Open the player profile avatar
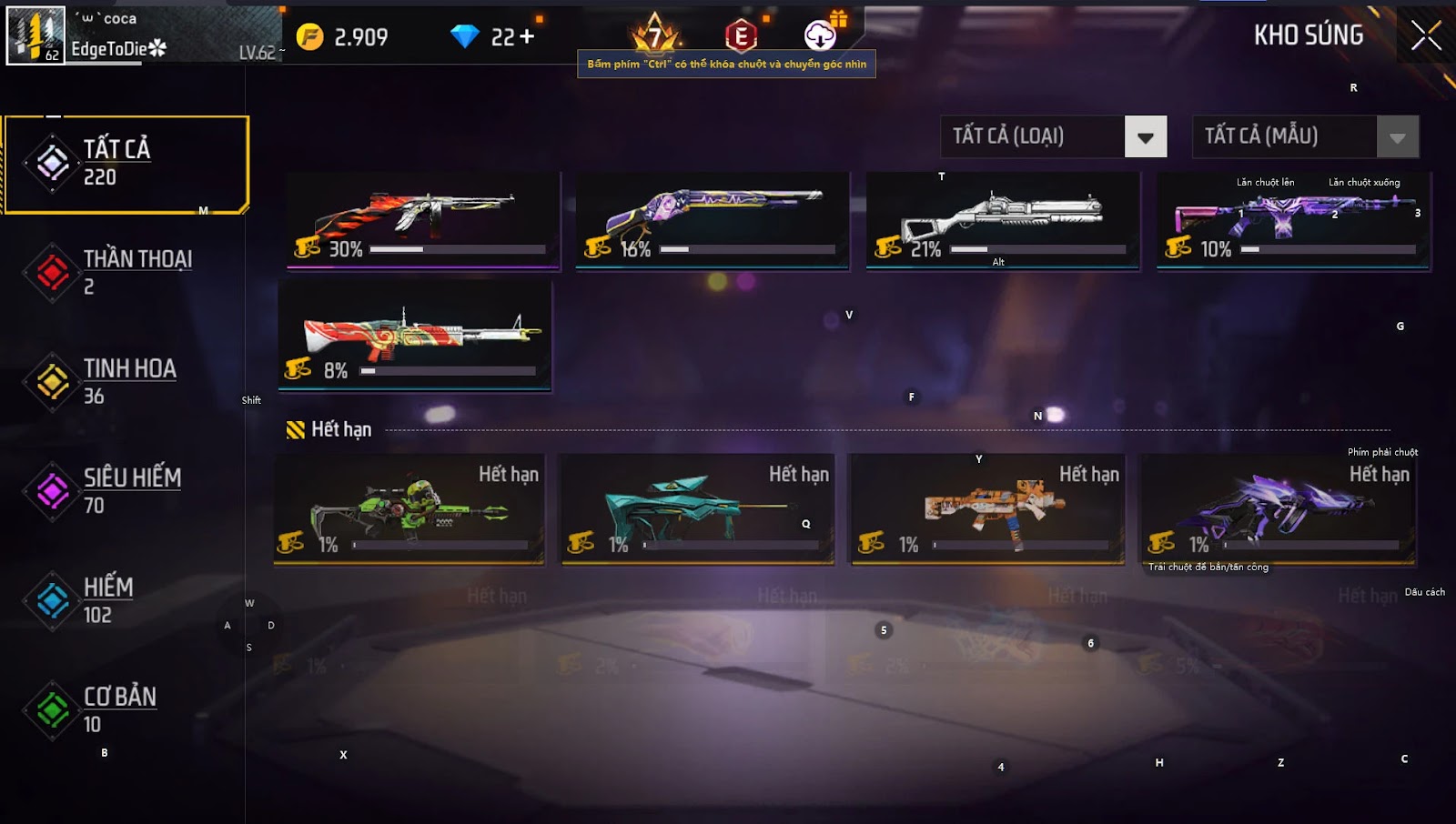The height and width of the screenshot is (824, 1456). (x=35, y=35)
